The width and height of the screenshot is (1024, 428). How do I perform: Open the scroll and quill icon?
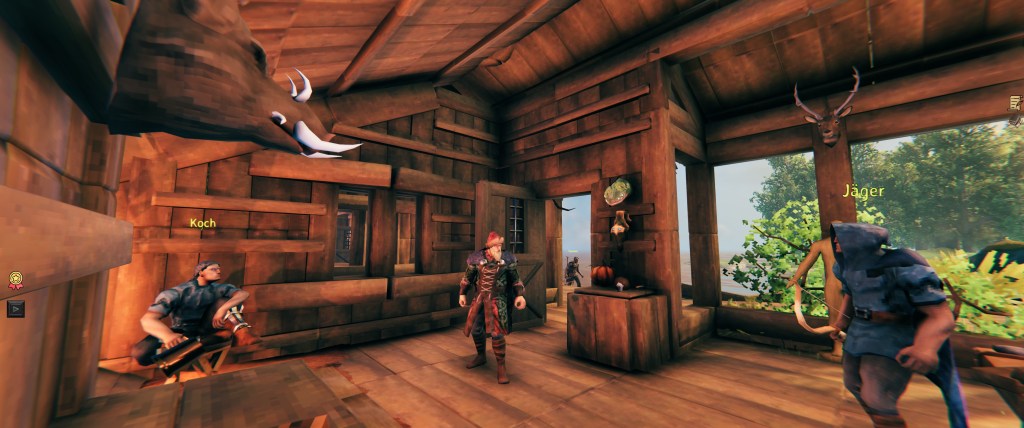(x=1016, y=103)
